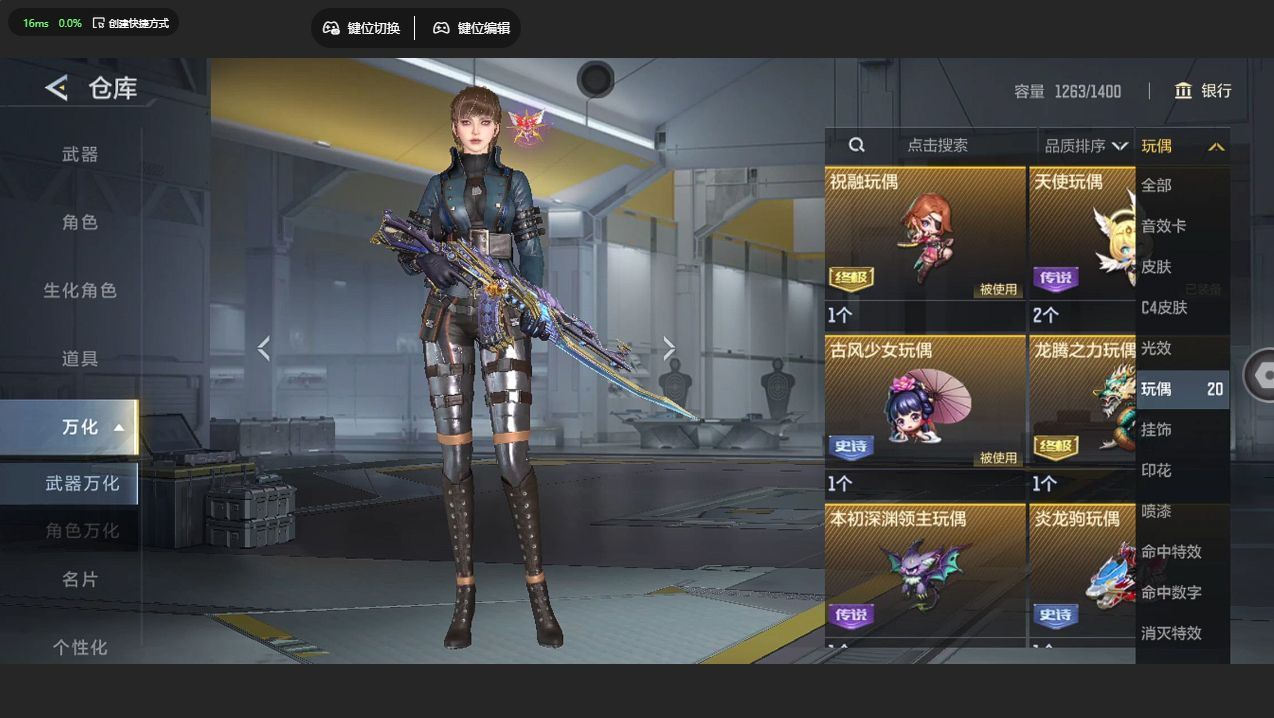Choose the 挂饰 filter option
Viewport: 1274px width, 718px height.
point(1156,429)
